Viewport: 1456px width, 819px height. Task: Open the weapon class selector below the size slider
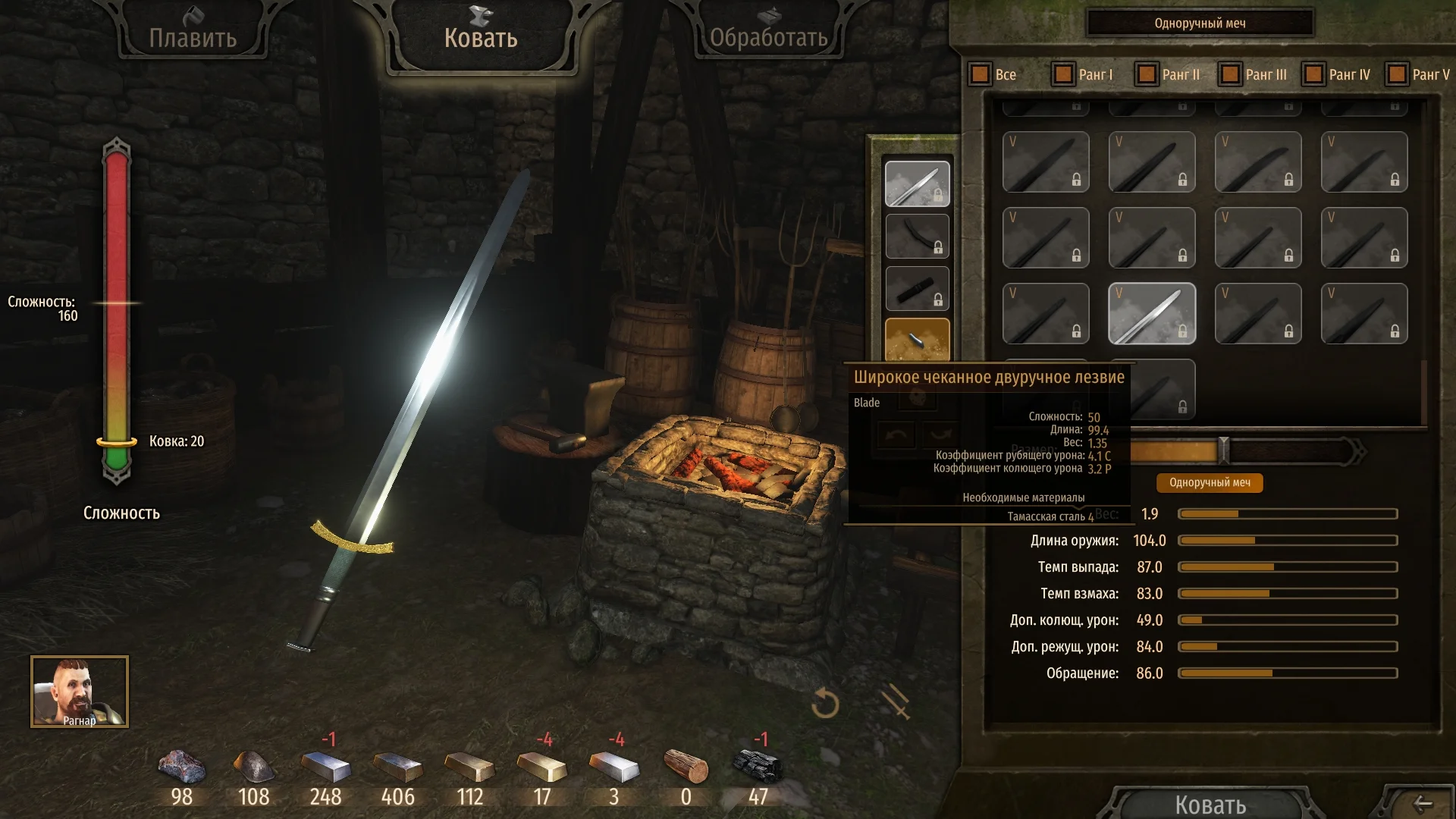pyautogui.click(x=1209, y=483)
